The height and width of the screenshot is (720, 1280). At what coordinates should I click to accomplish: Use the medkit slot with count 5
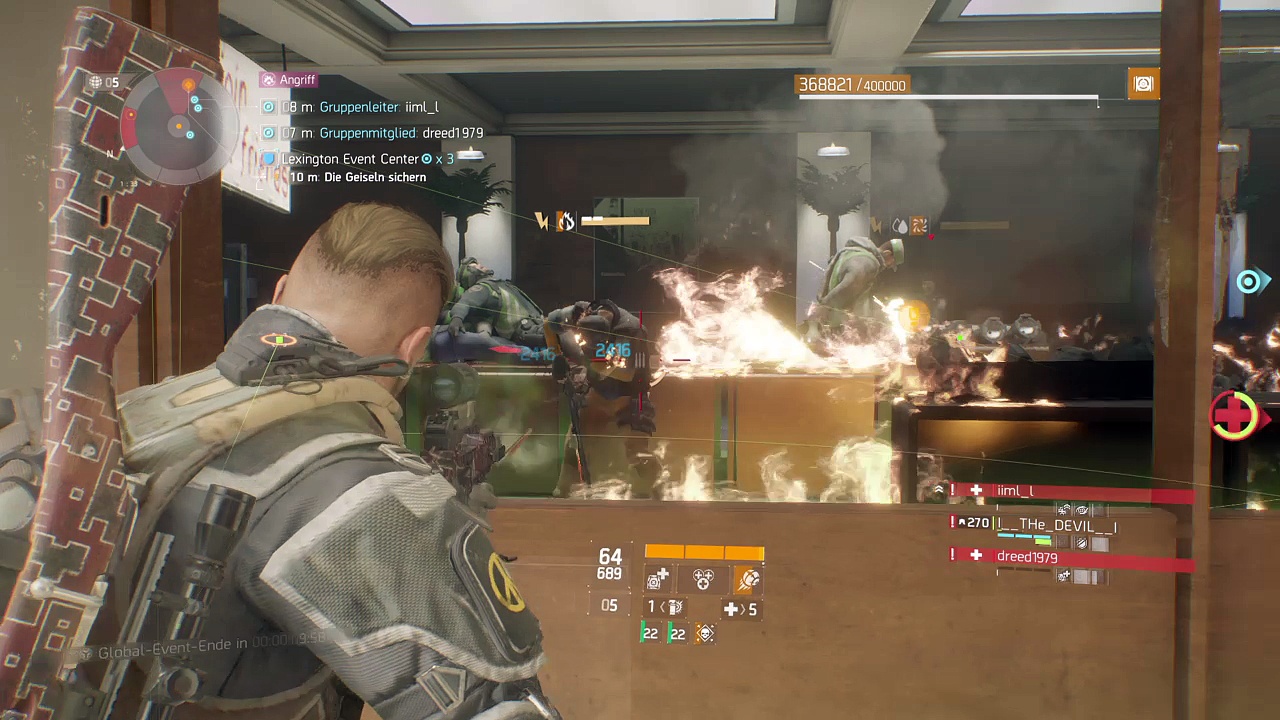pyautogui.click(x=740, y=609)
